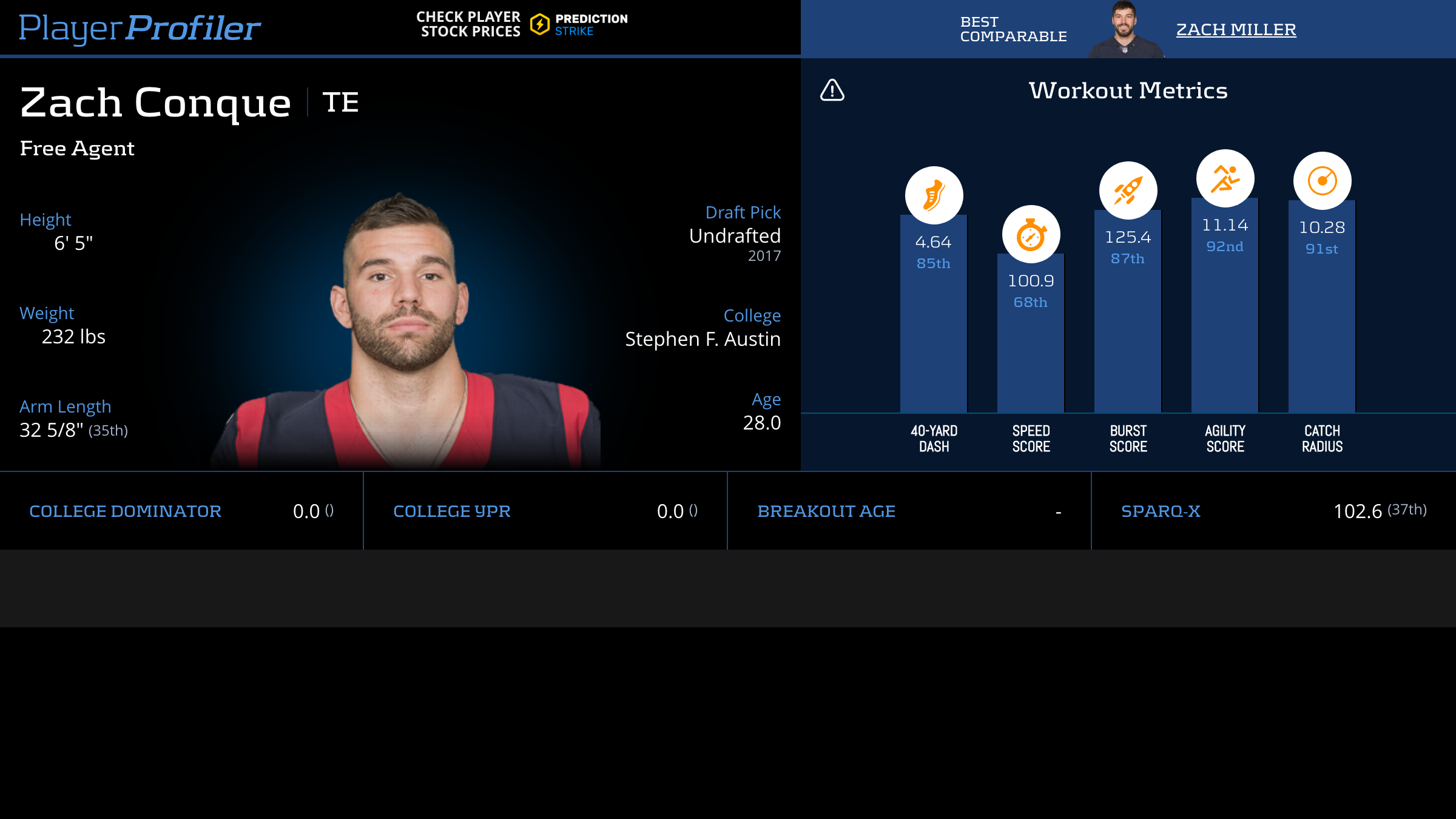Screen dimensions: 1456x819
Task: Click the Breakout Age stat label
Action: (x=826, y=511)
